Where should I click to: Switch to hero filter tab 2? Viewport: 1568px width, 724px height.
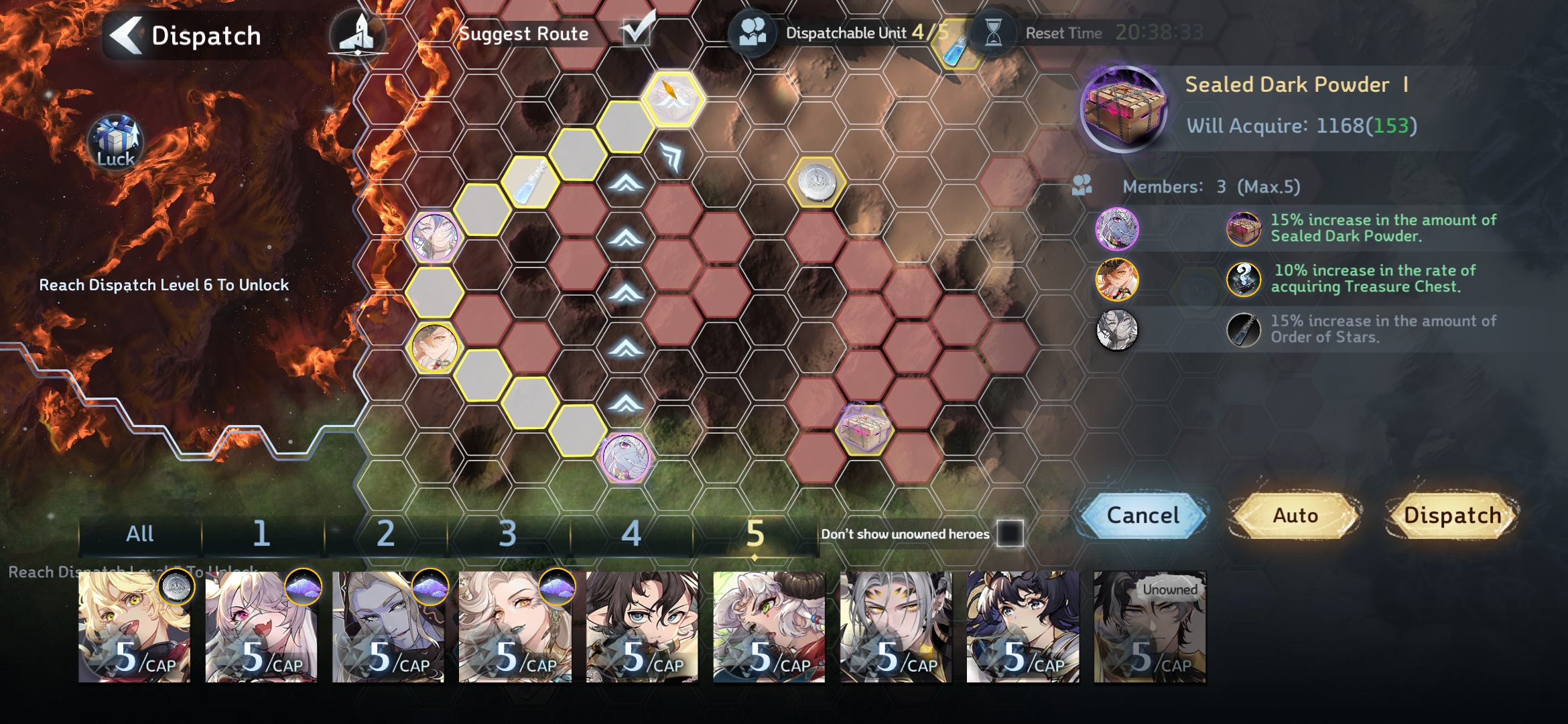click(385, 534)
